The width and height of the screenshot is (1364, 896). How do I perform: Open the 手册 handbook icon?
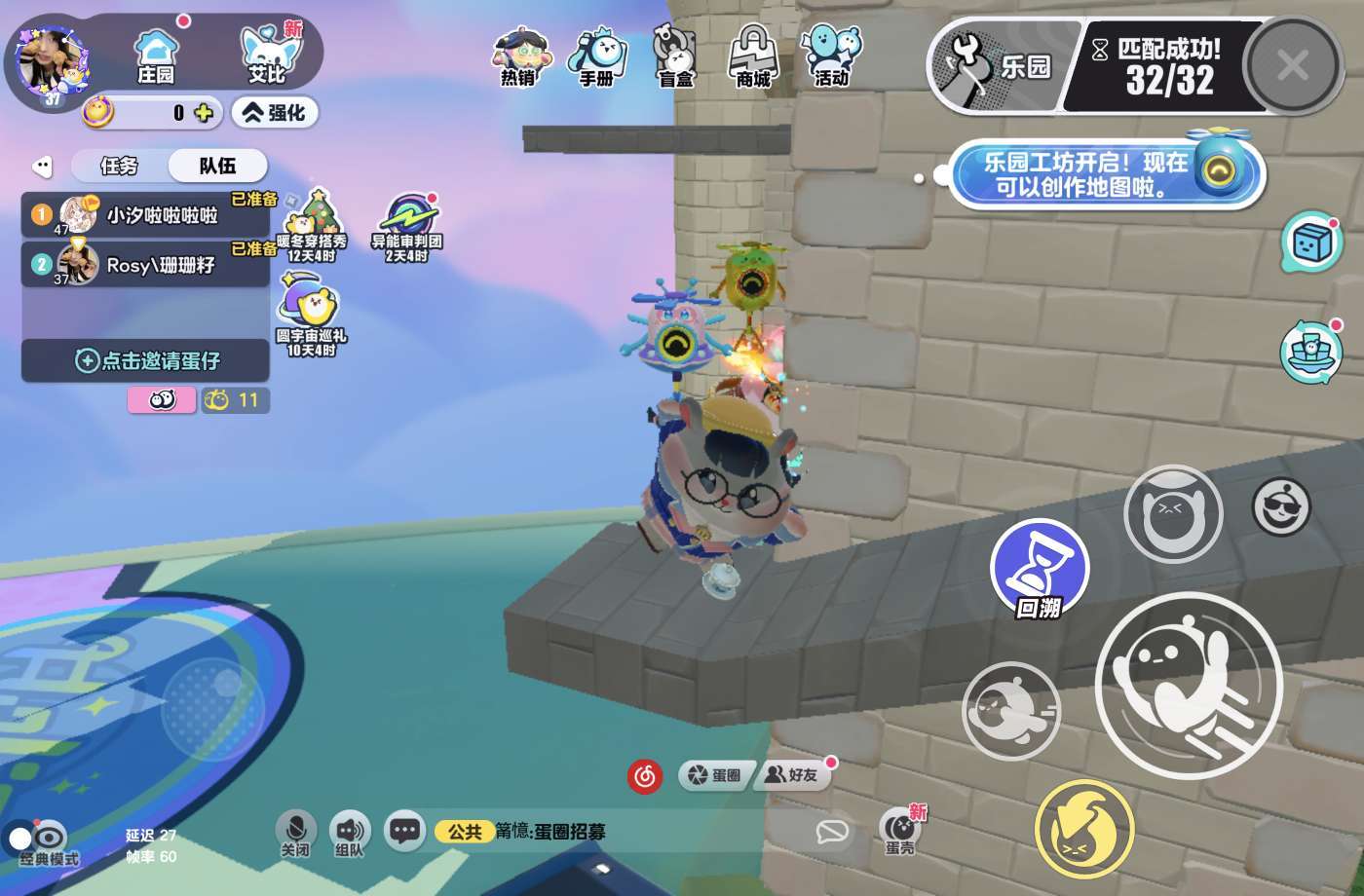tap(596, 56)
